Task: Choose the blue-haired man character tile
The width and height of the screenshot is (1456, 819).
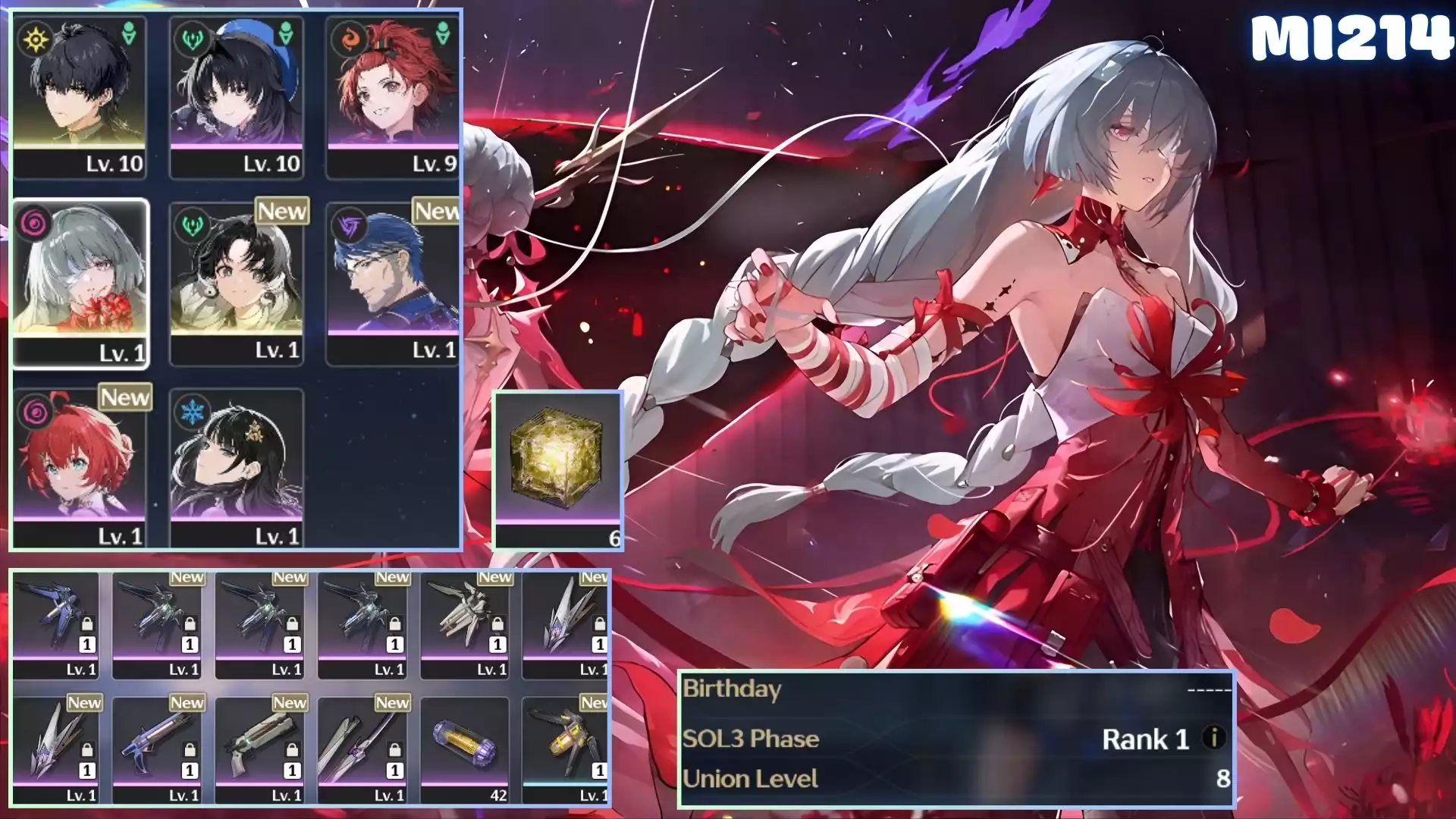Action: (x=393, y=282)
